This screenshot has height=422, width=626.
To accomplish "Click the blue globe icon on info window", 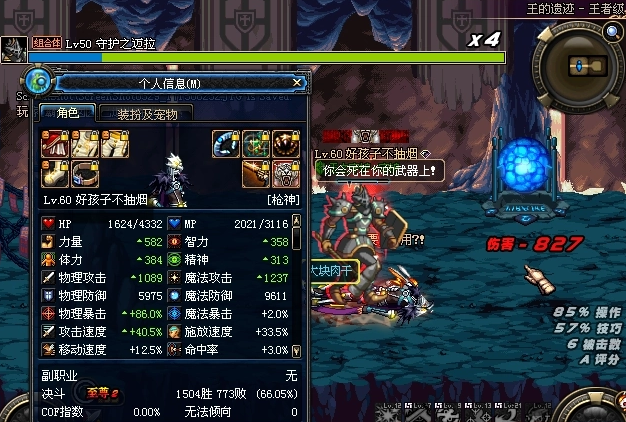I will (39, 83).
